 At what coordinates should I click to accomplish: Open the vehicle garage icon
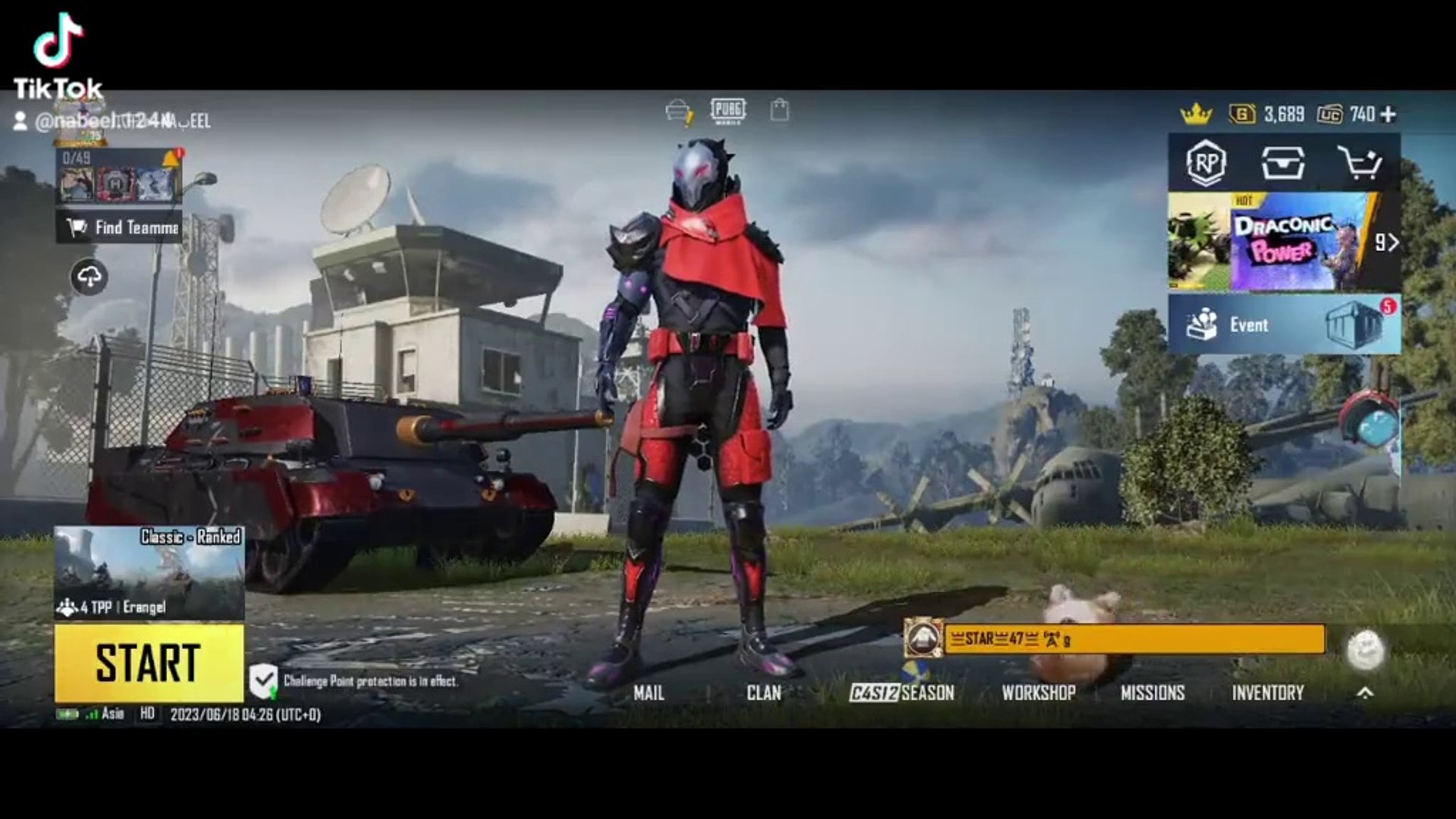pyautogui.click(x=678, y=112)
